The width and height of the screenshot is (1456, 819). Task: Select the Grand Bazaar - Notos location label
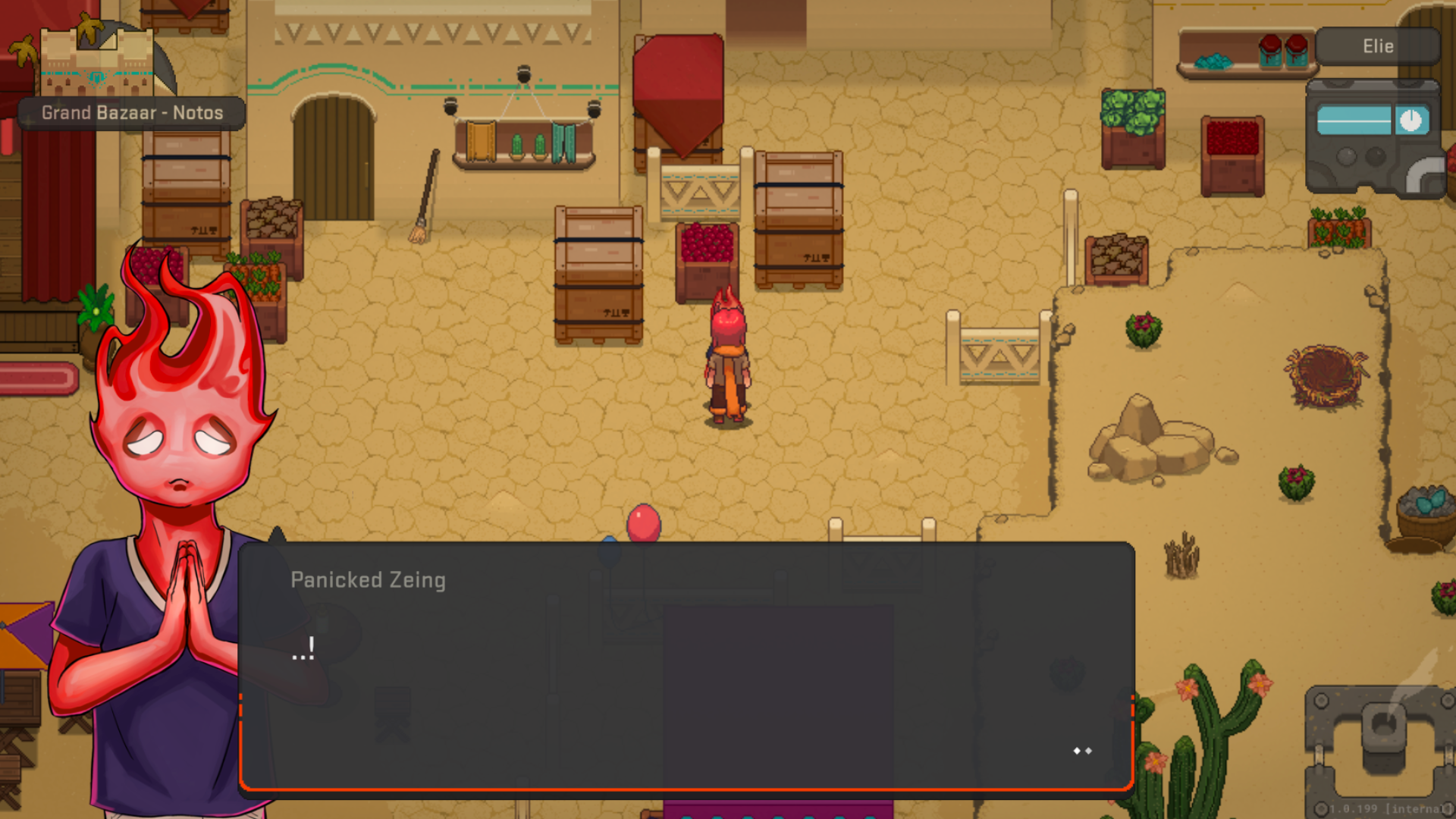click(x=132, y=113)
